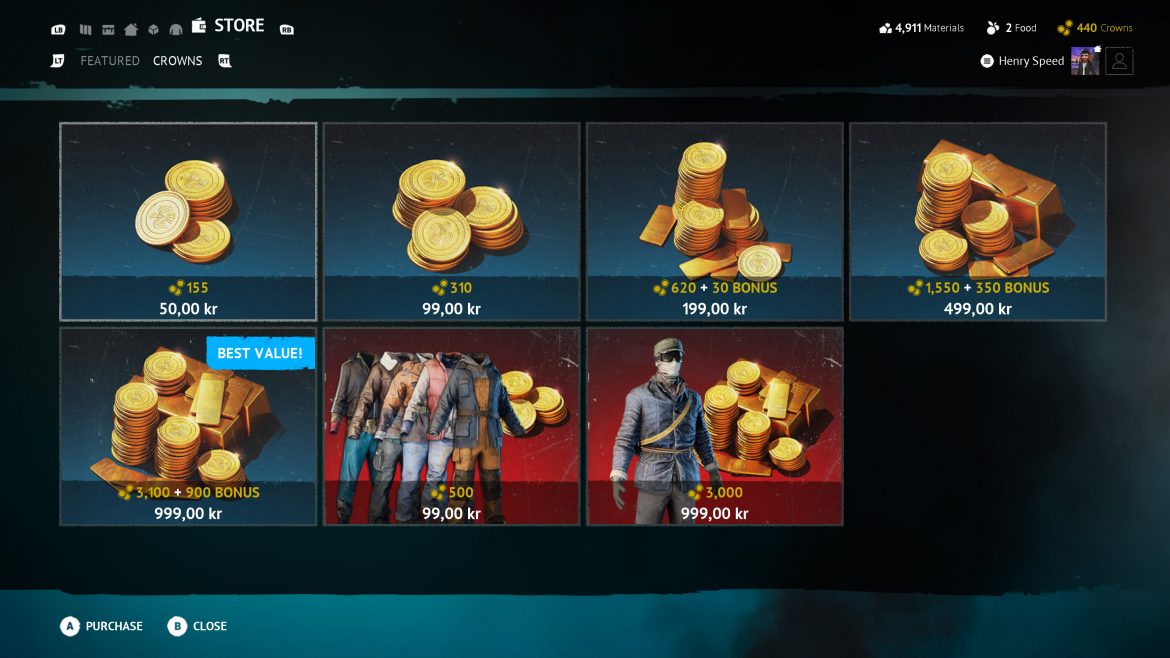This screenshot has width=1170, height=658.
Task: Select the 155 Crowns pack
Action: [x=188, y=221]
